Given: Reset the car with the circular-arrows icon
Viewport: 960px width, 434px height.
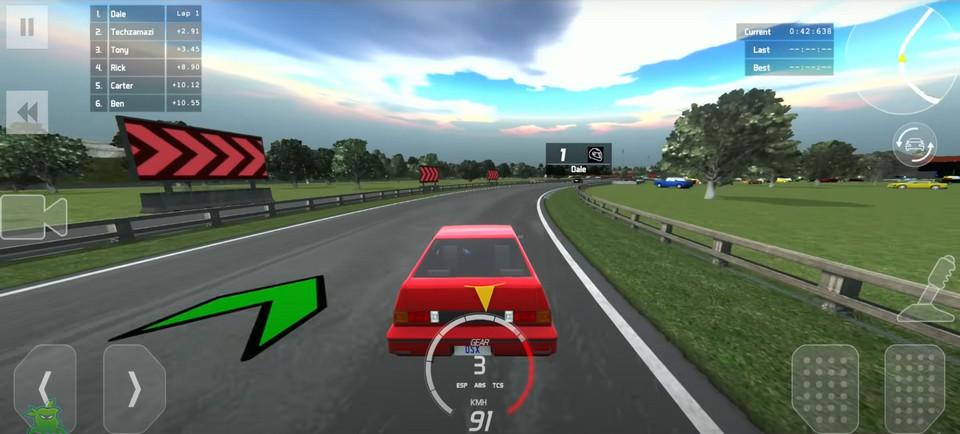Looking at the screenshot, I should point(914,147).
